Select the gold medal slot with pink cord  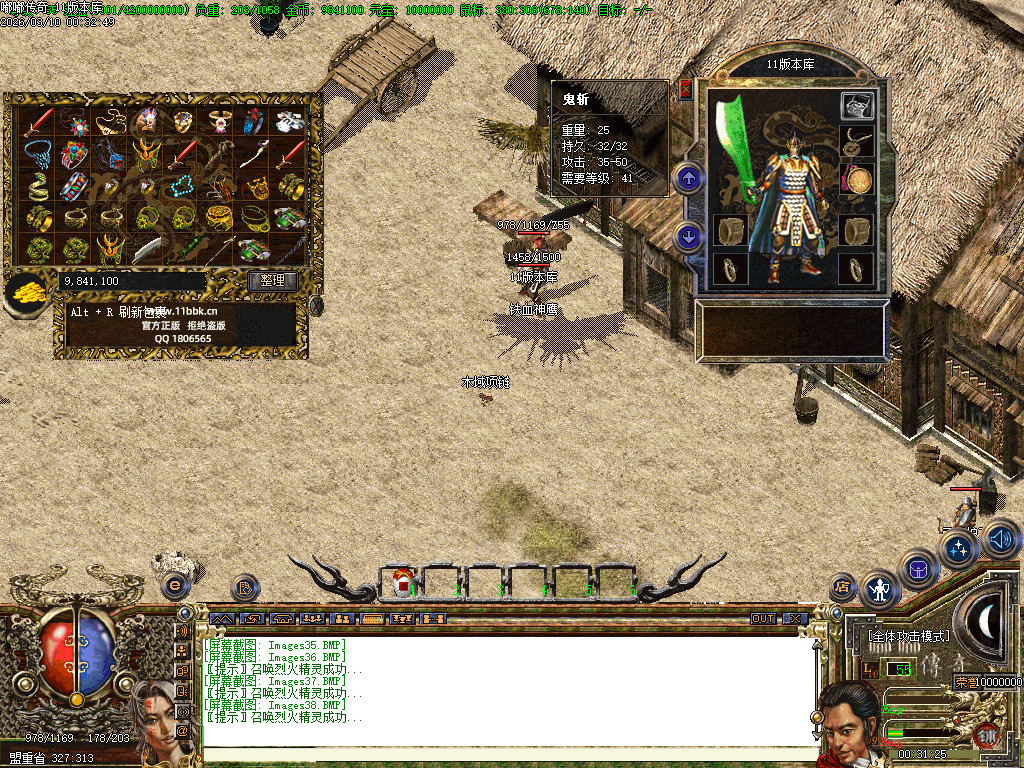tap(857, 181)
